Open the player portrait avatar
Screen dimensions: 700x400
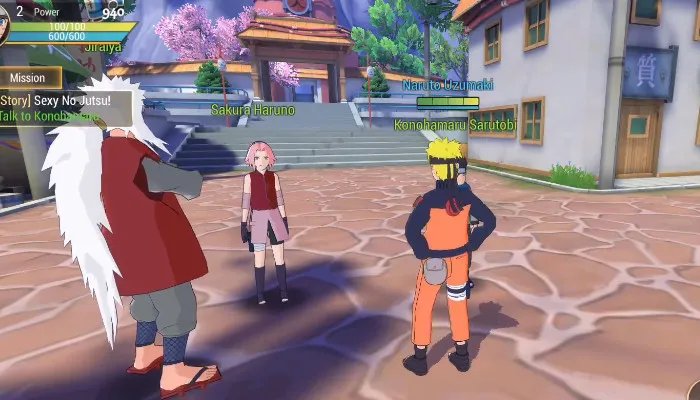(3, 24)
